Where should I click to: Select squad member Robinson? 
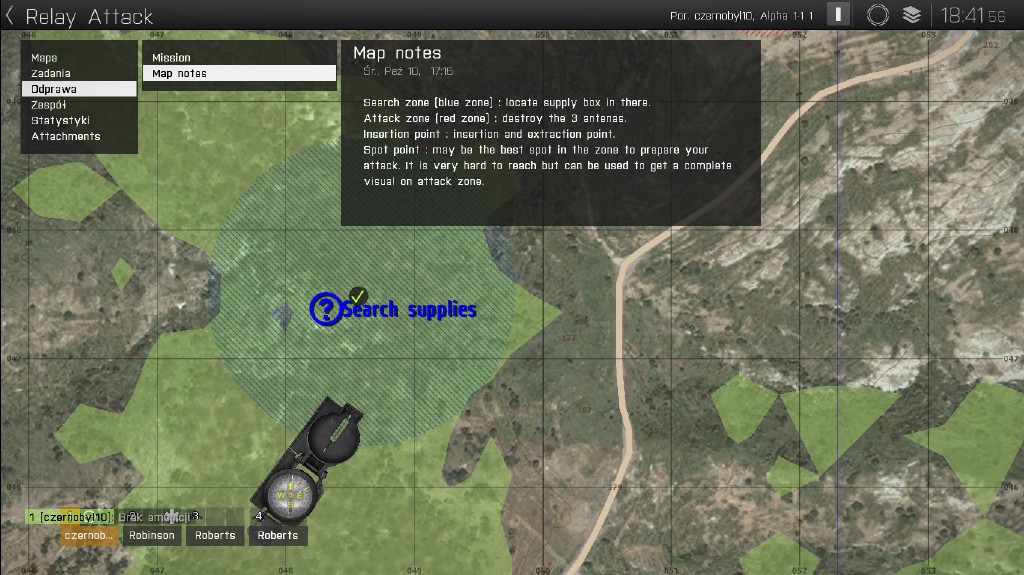152,535
